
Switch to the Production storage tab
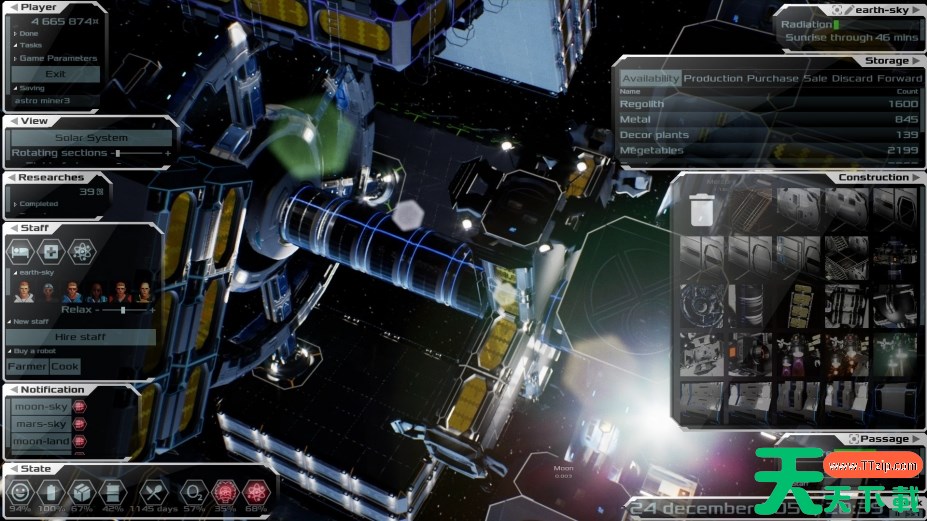713,79
